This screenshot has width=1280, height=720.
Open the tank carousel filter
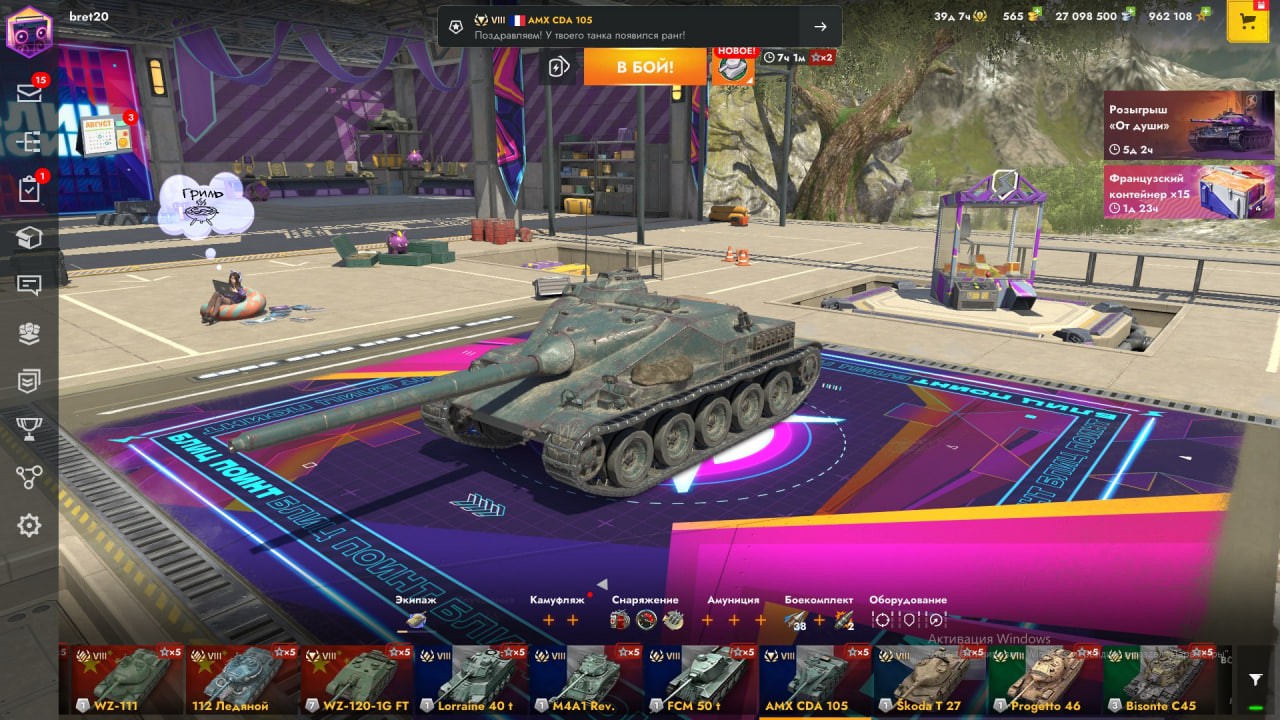coord(1256,680)
